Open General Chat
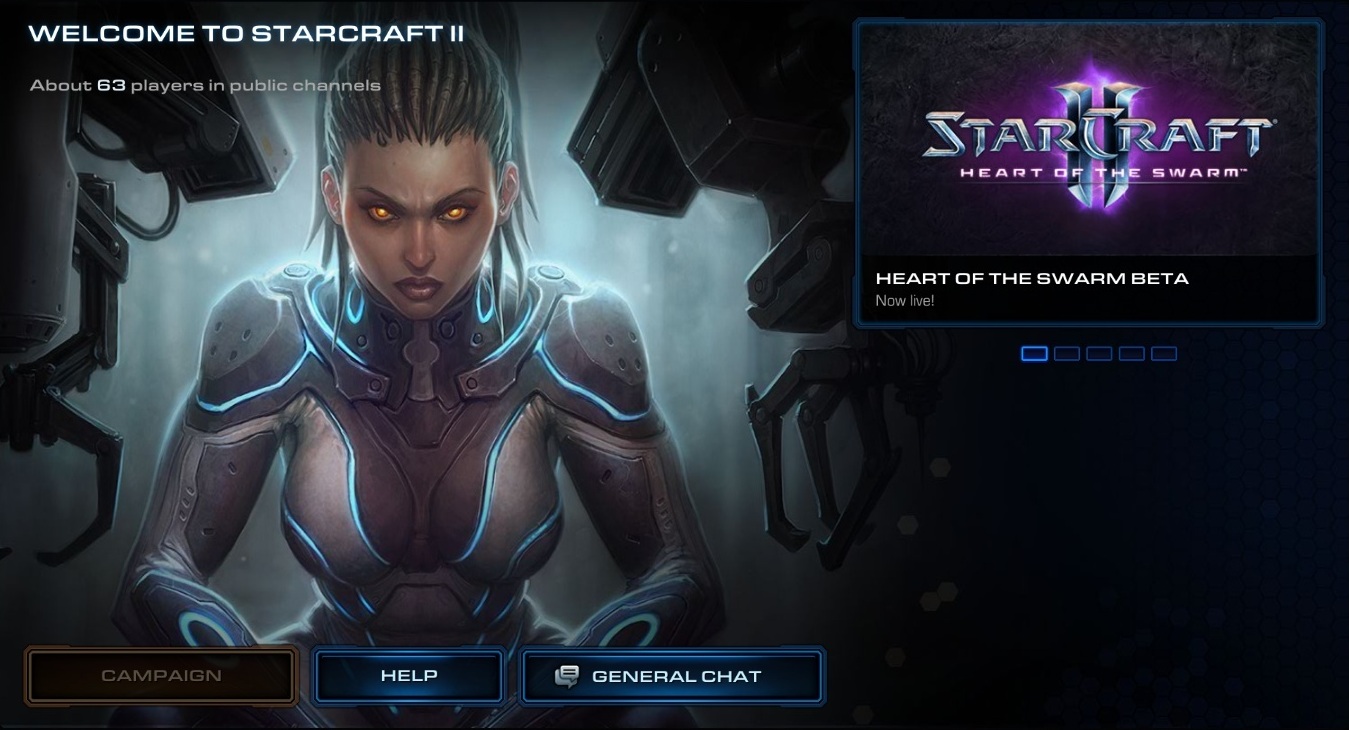Image resolution: width=1349 pixels, height=730 pixels. point(672,676)
